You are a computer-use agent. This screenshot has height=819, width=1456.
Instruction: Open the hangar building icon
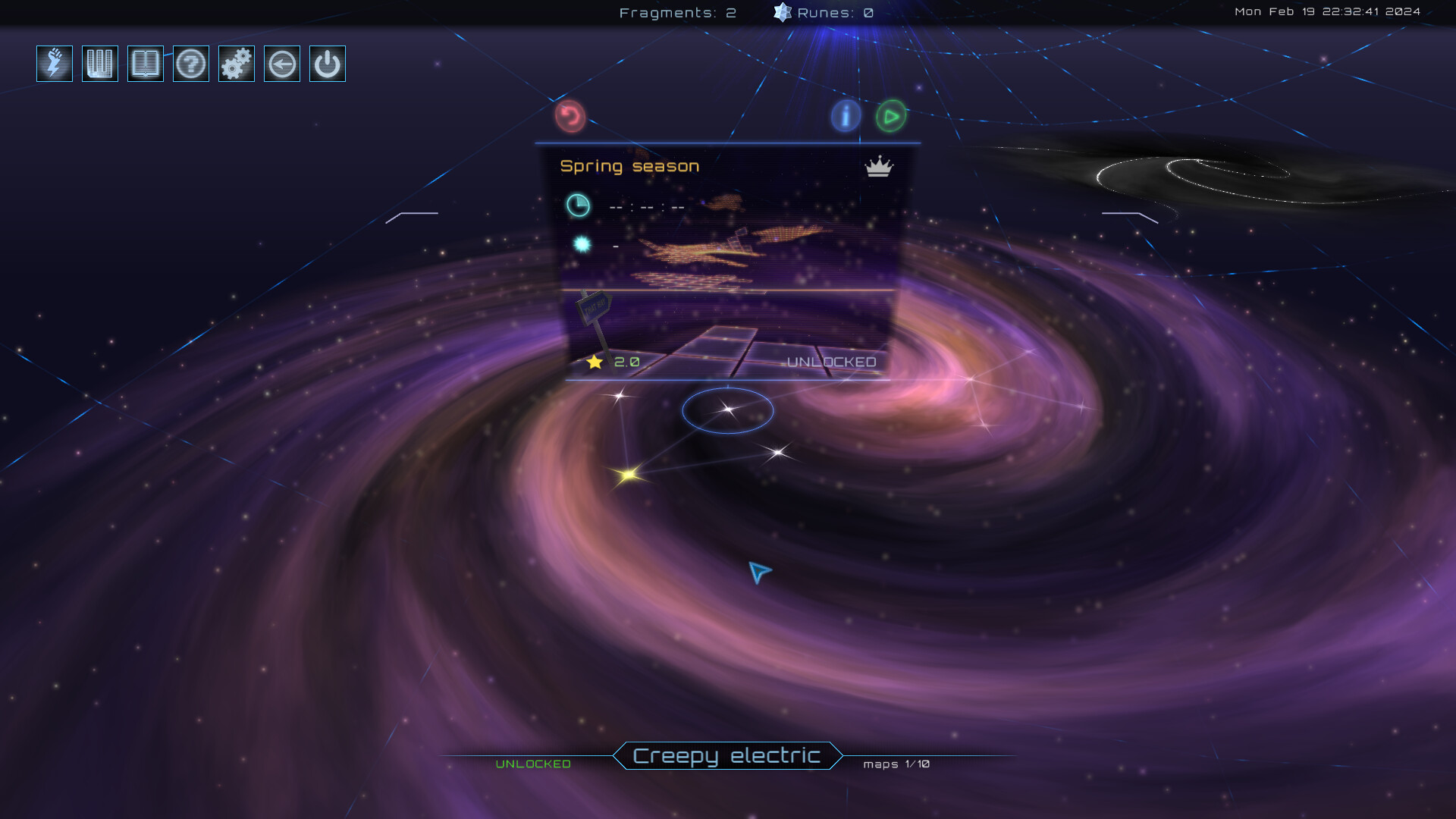pyautogui.click(x=99, y=64)
